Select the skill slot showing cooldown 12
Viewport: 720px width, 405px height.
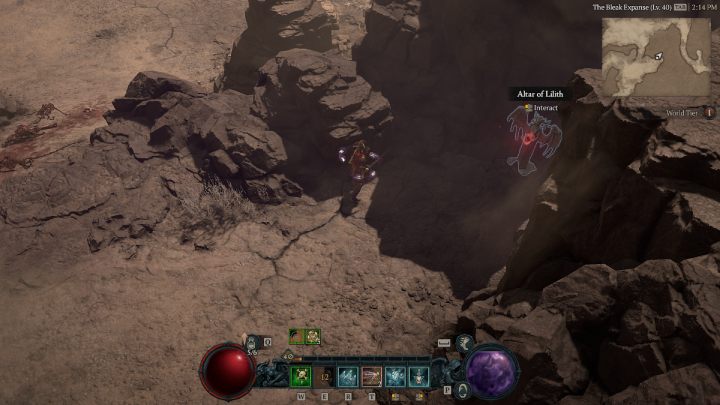pyautogui.click(x=325, y=377)
